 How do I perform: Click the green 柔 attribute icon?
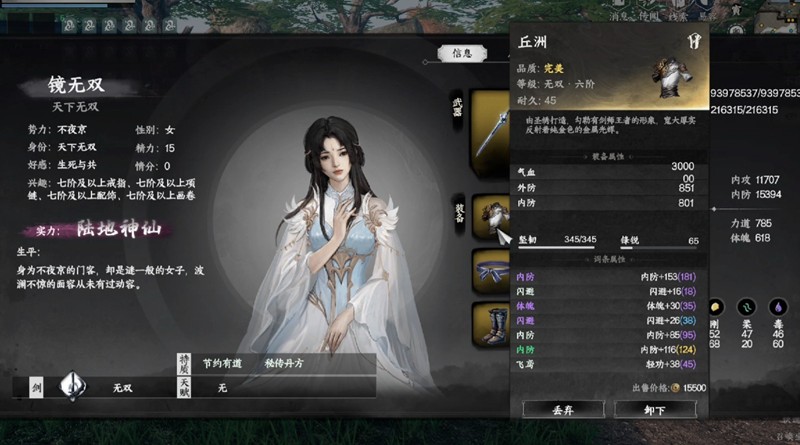point(746,307)
